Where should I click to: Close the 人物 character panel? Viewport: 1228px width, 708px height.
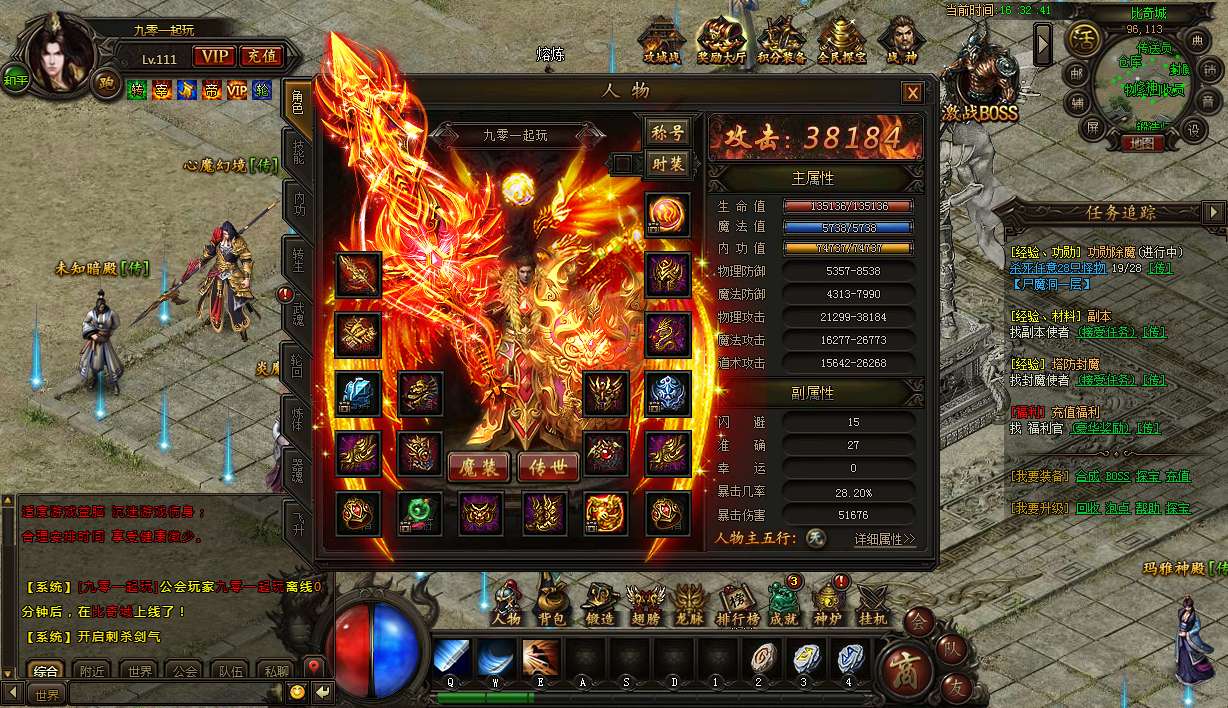912,93
